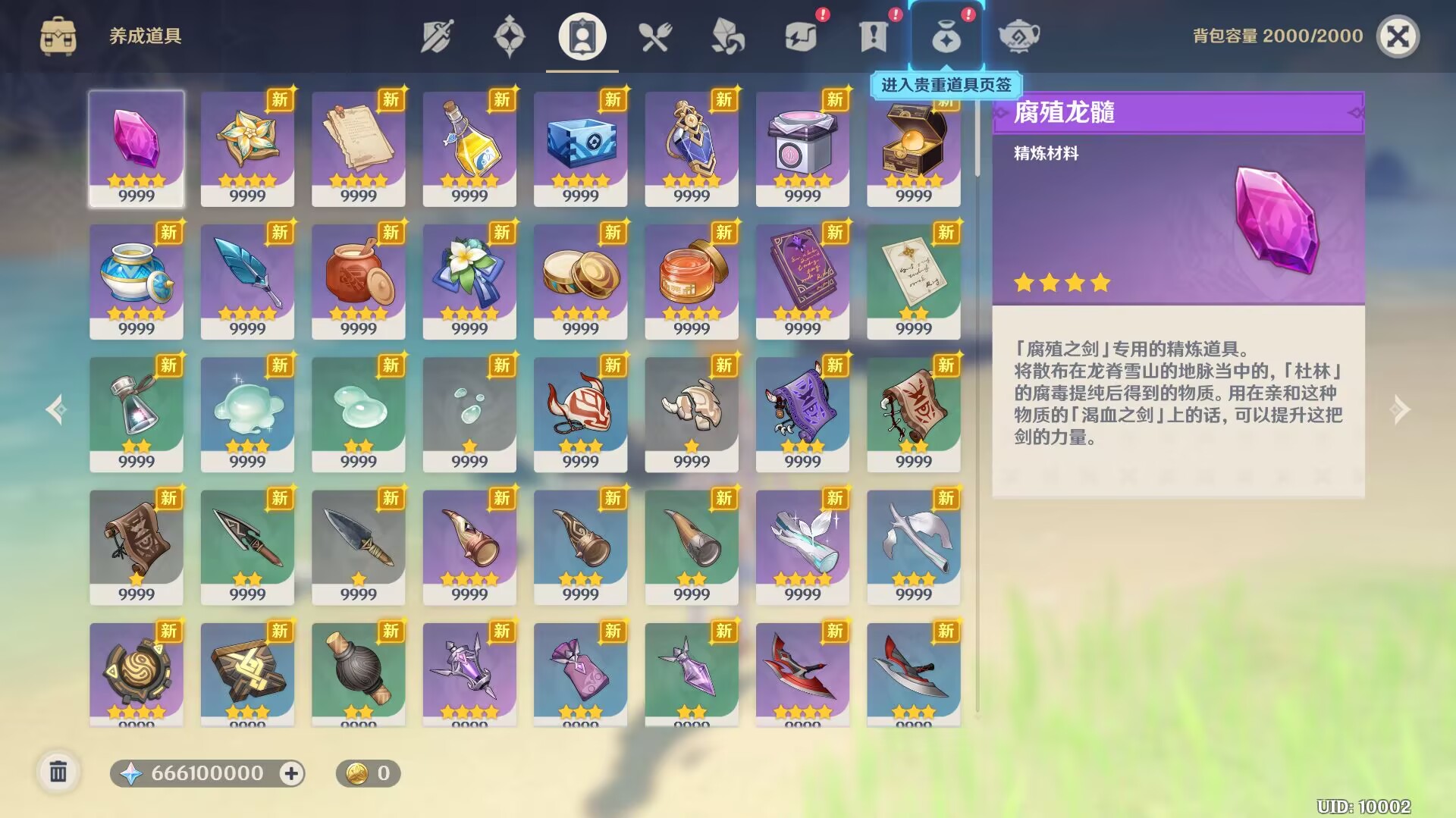Go to the previous inventory page arrow
1456x818 pixels.
tap(56, 409)
